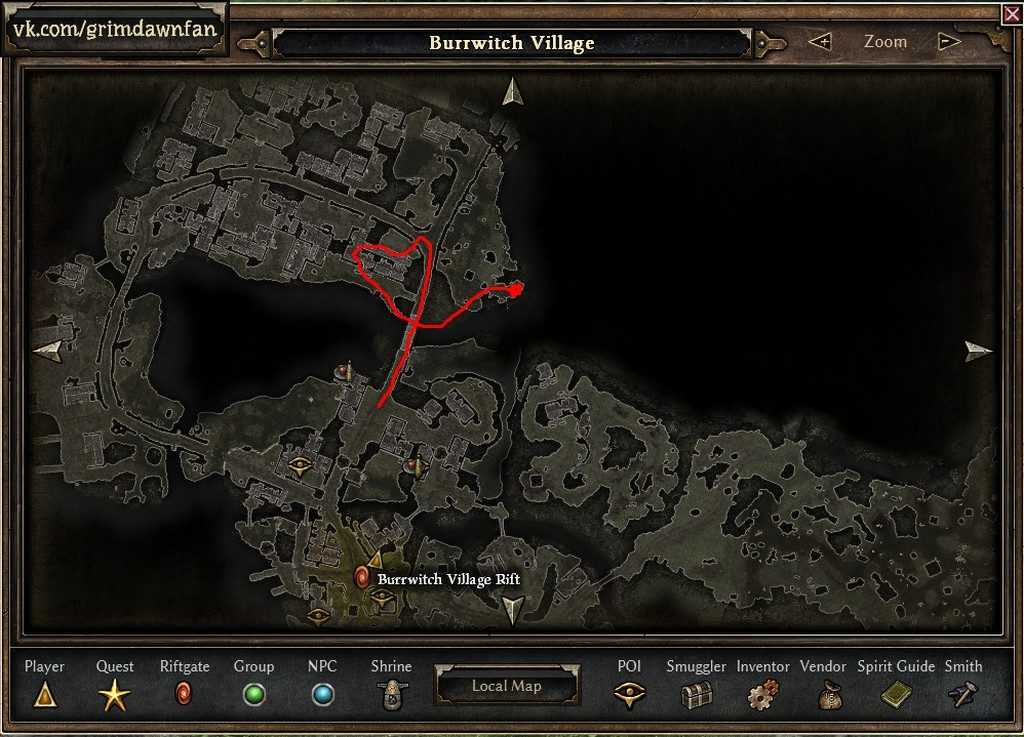Click the Player legend entry
This screenshot has height=737, width=1024.
pyautogui.click(x=45, y=693)
